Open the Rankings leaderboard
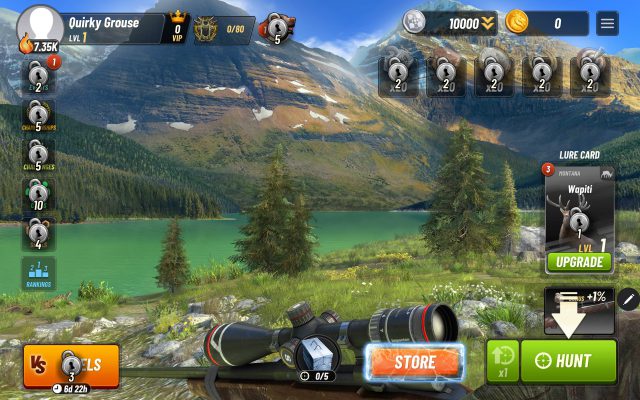 click(39, 275)
